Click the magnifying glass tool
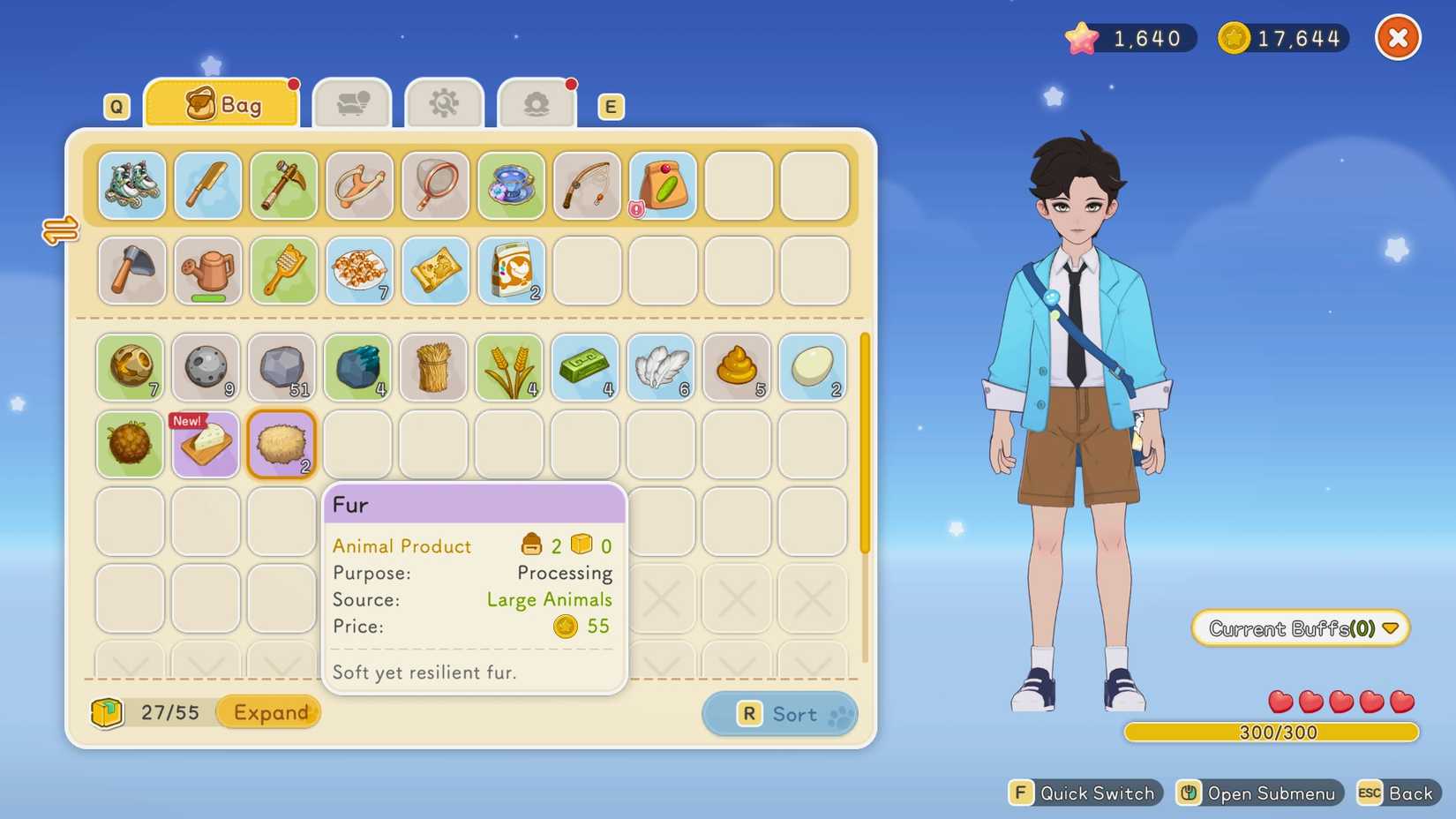Image resolution: width=1456 pixels, height=819 pixels. pyautogui.click(x=435, y=185)
